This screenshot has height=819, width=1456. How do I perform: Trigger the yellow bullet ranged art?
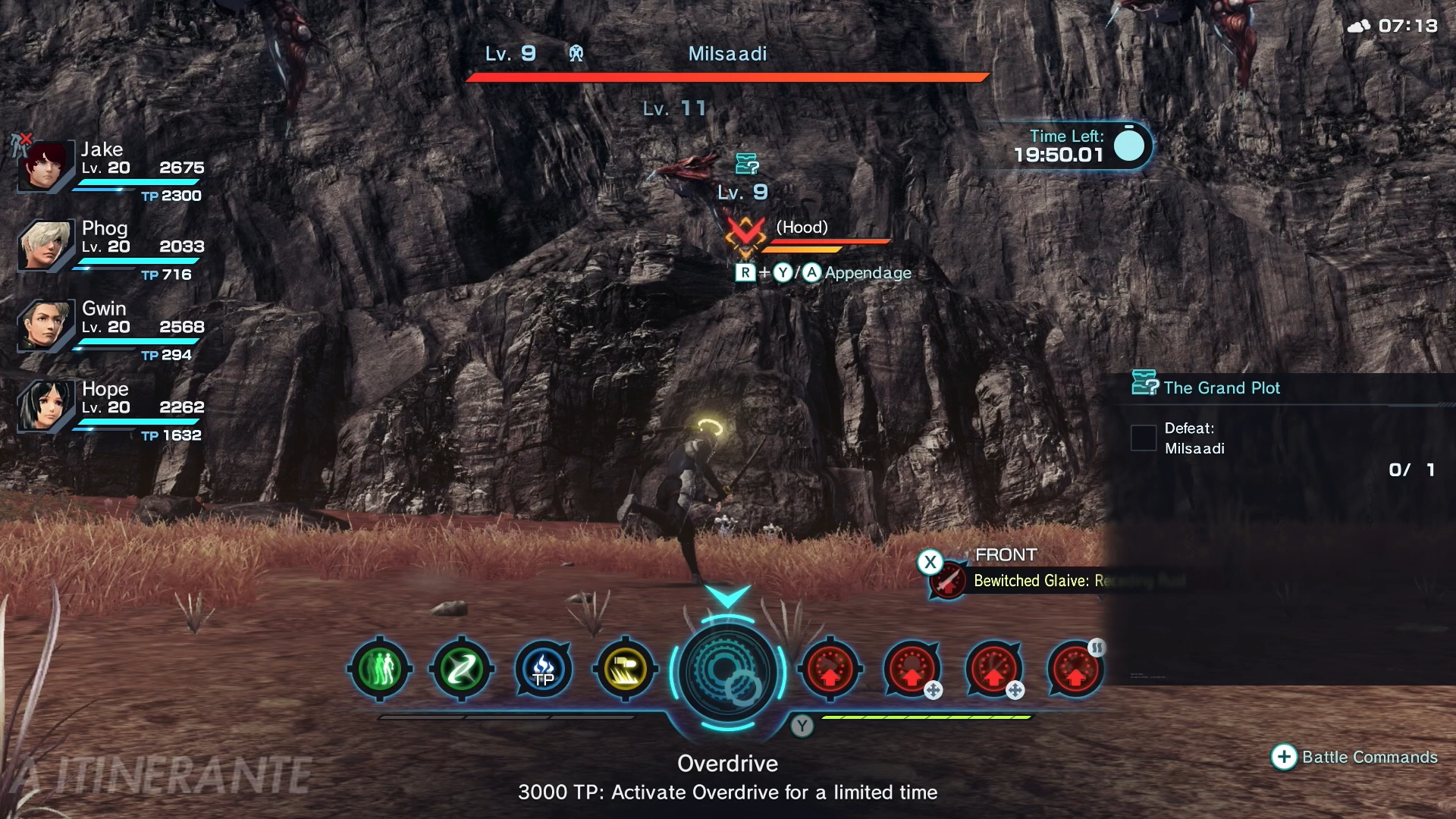click(x=626, y=670)
